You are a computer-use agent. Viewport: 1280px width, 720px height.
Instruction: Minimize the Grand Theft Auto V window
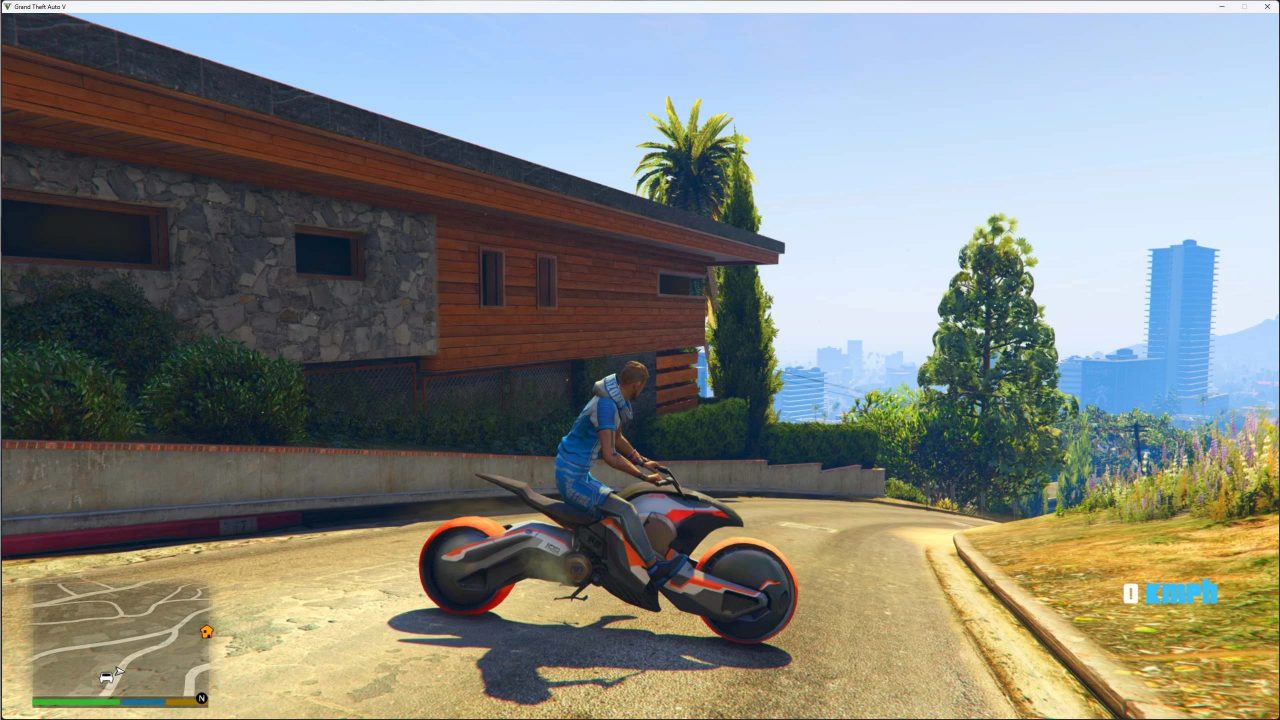click(x=1221, y=6)
